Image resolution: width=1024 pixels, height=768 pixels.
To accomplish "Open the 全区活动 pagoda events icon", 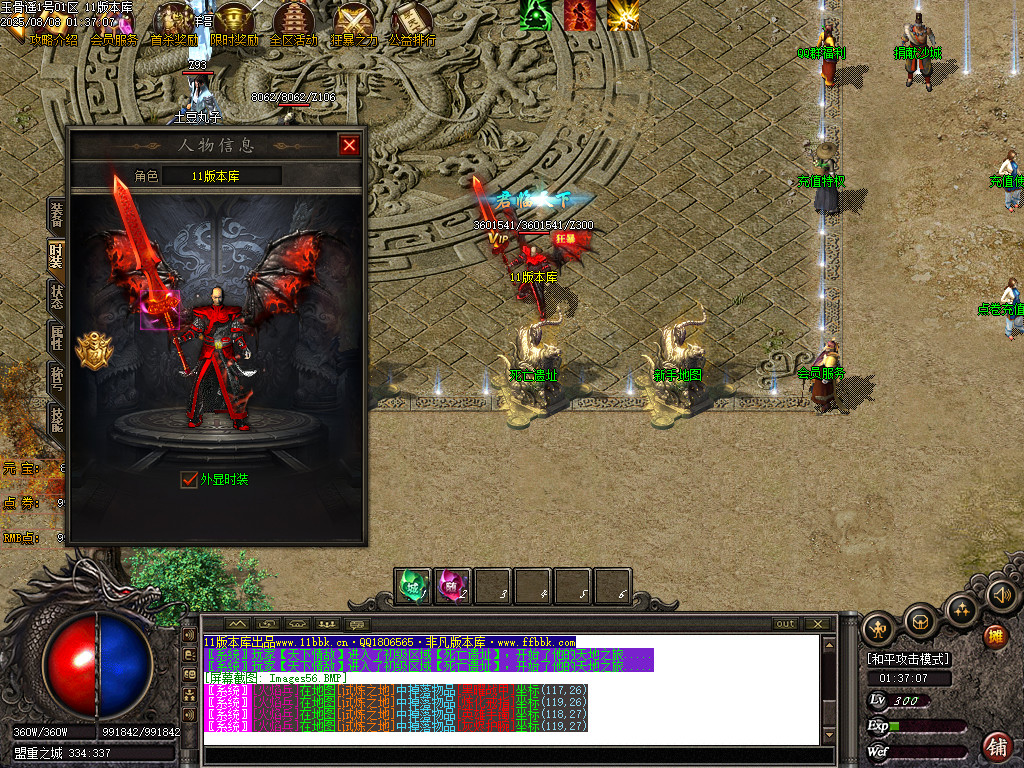I will 293,20.
